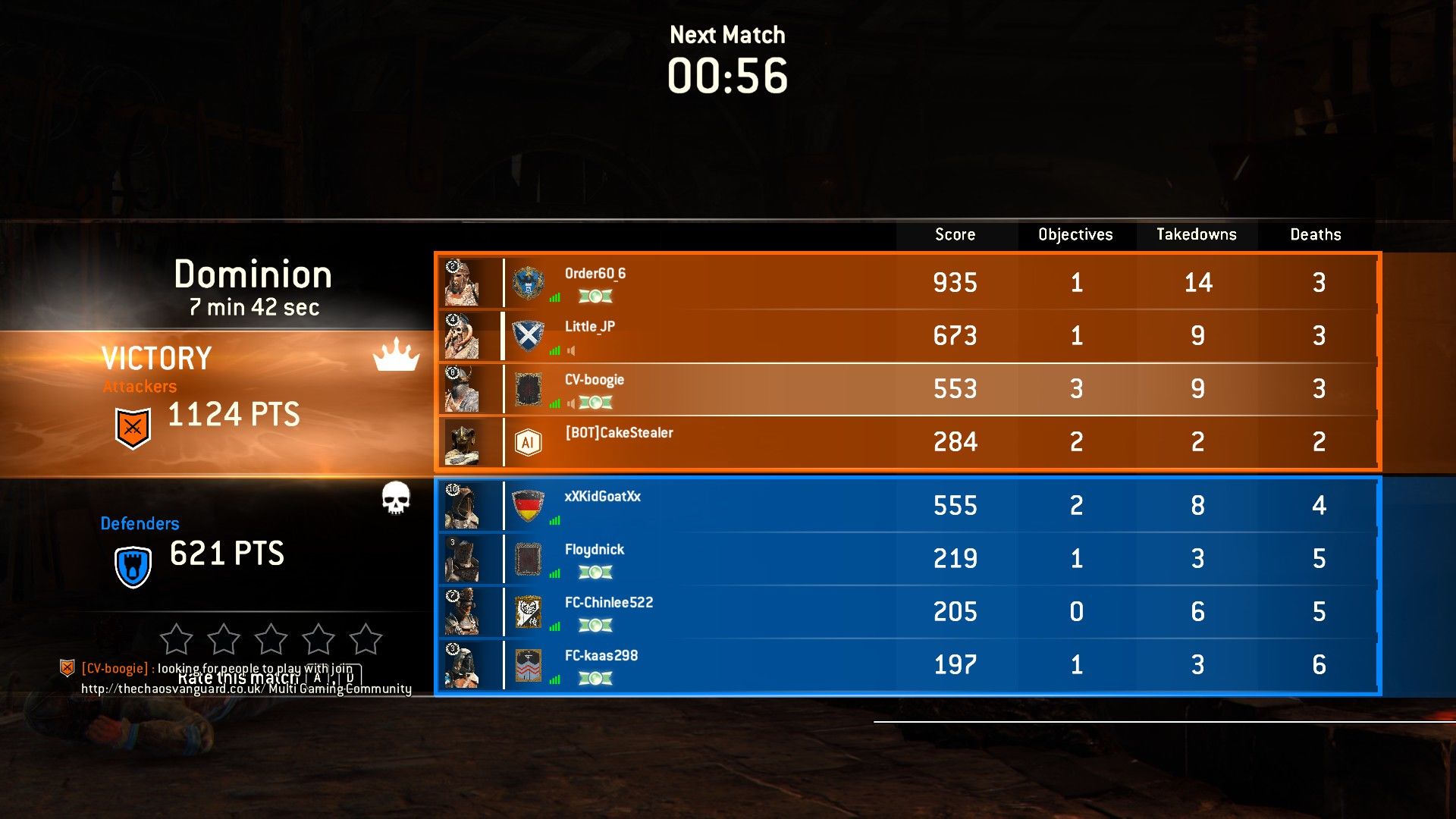Viewport: 1456px width, 819px height.
Task: Highlight the CV-boogie scoreboard row
Action: click(x=906, y=388)
